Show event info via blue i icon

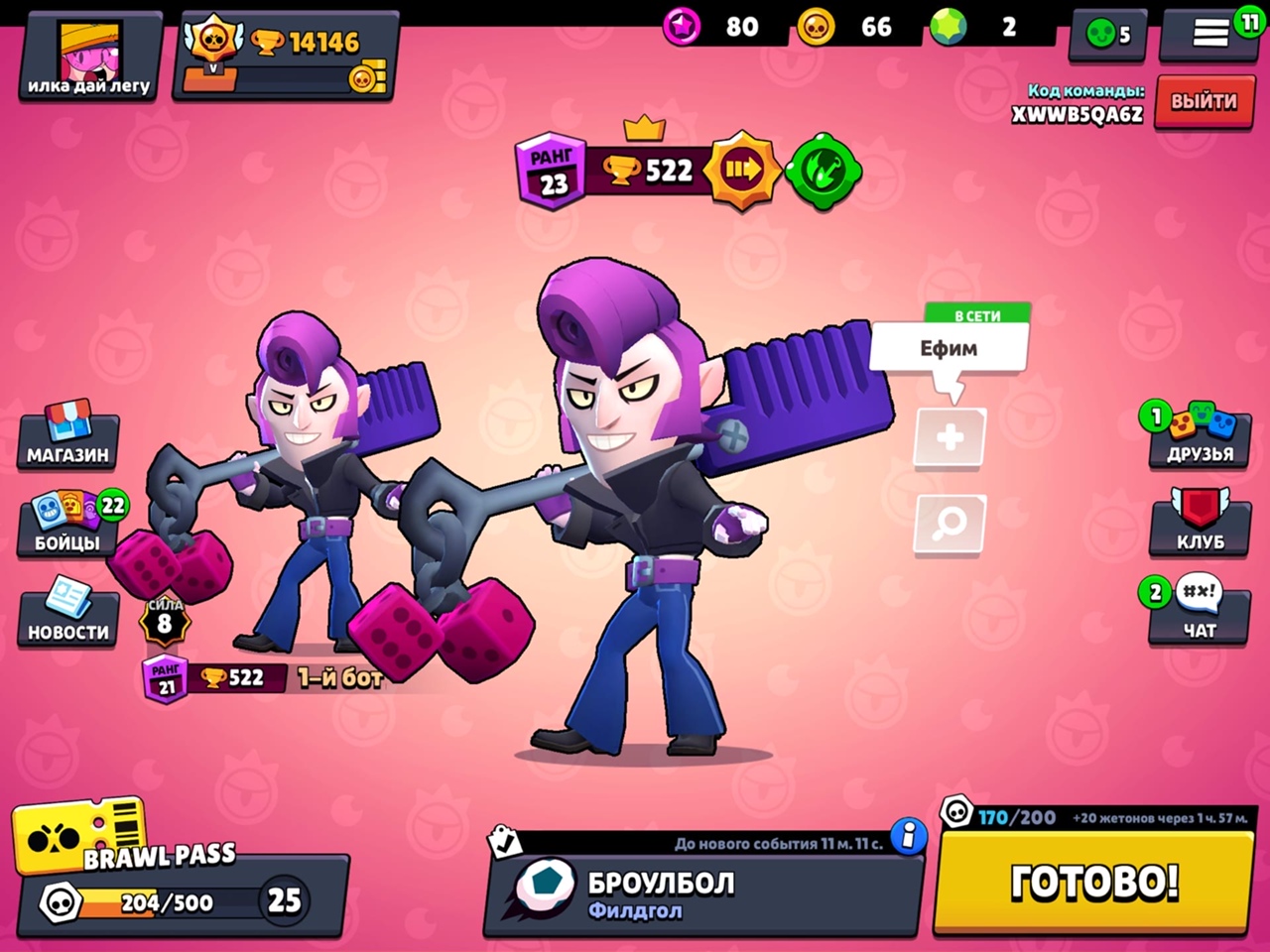[x=908, y=836]
